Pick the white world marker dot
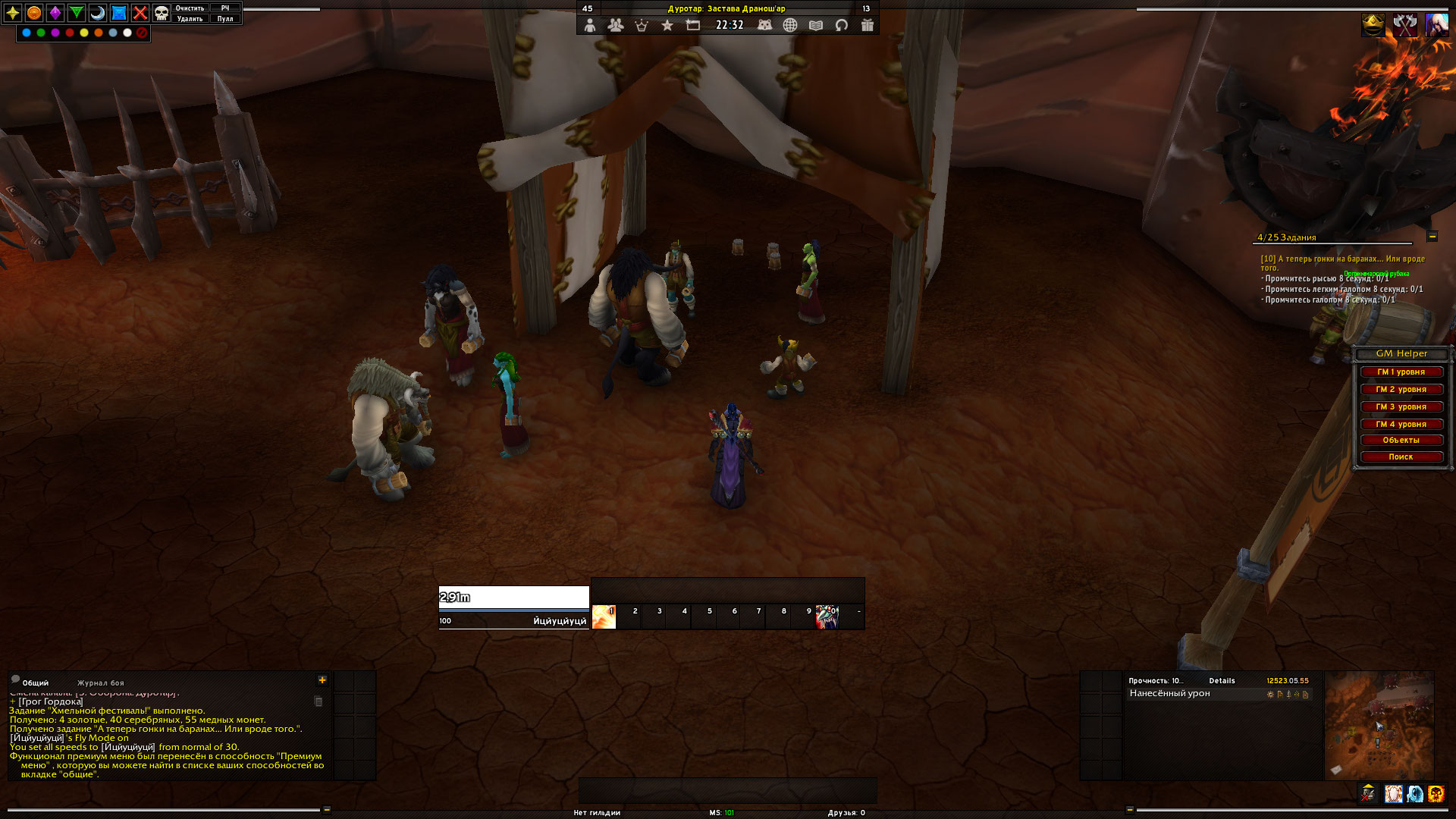1456x819 pixels. (x=127, y=33)
